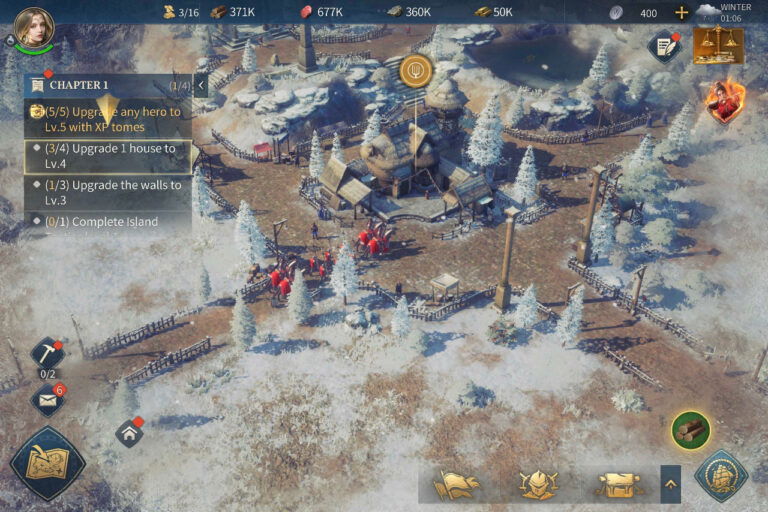The width and height of the screenshot is (768, 512).
Task: Tap the wood logs resource button
Action: 690,430
